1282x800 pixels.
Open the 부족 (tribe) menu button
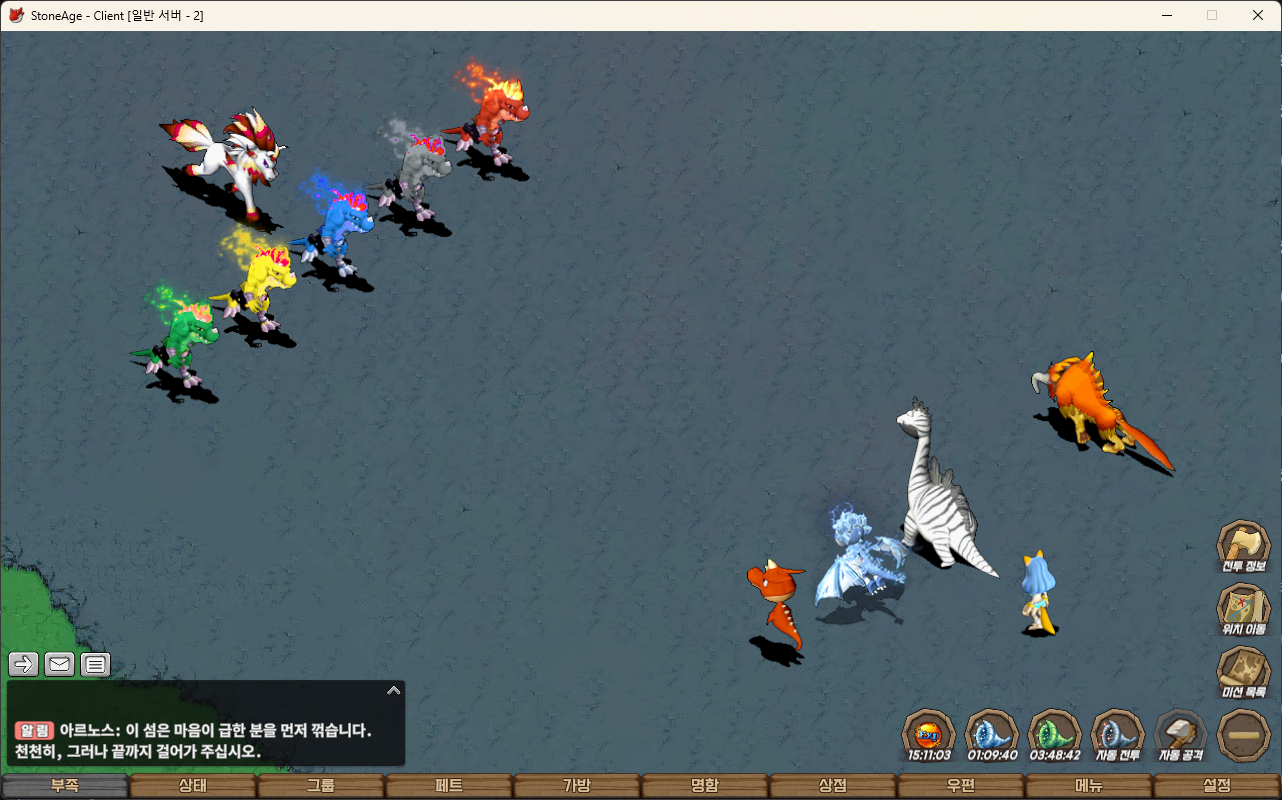[x=65, y=786]
